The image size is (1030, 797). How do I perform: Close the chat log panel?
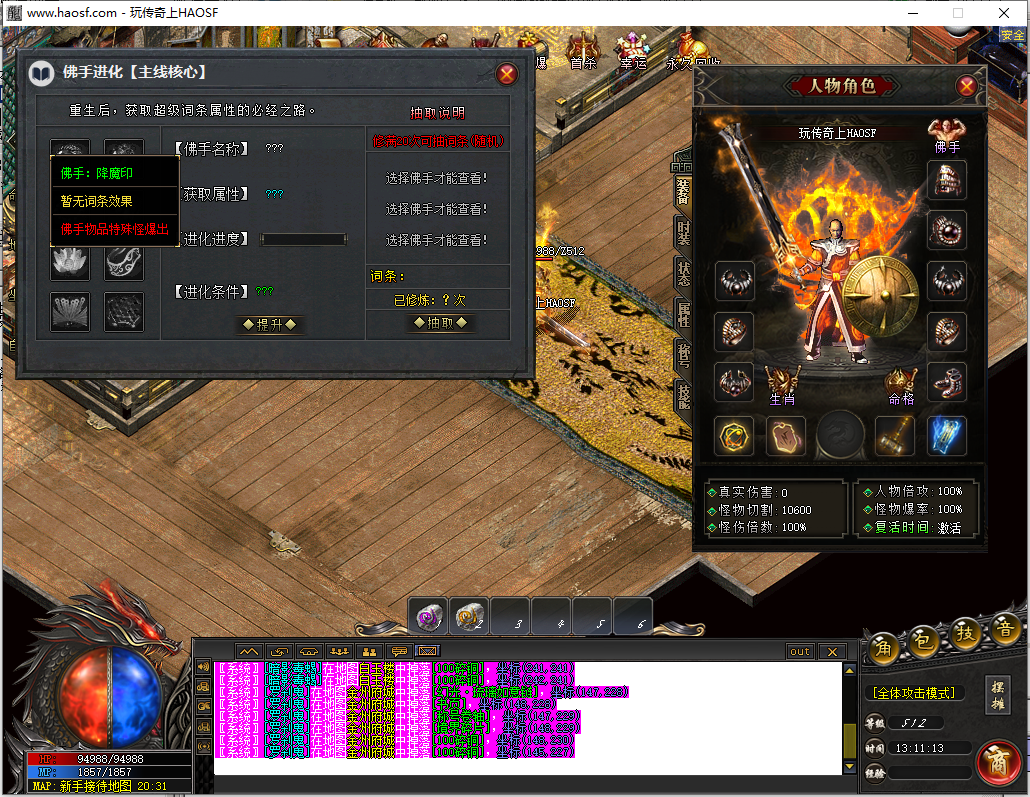click(831, 652)
